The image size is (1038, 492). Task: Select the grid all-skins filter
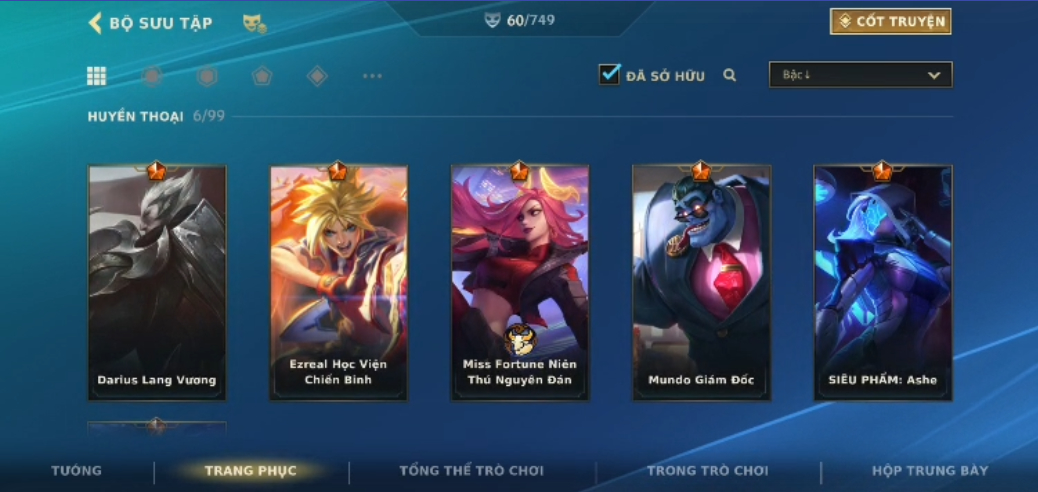pyautogui.click(x=97, y=76)
